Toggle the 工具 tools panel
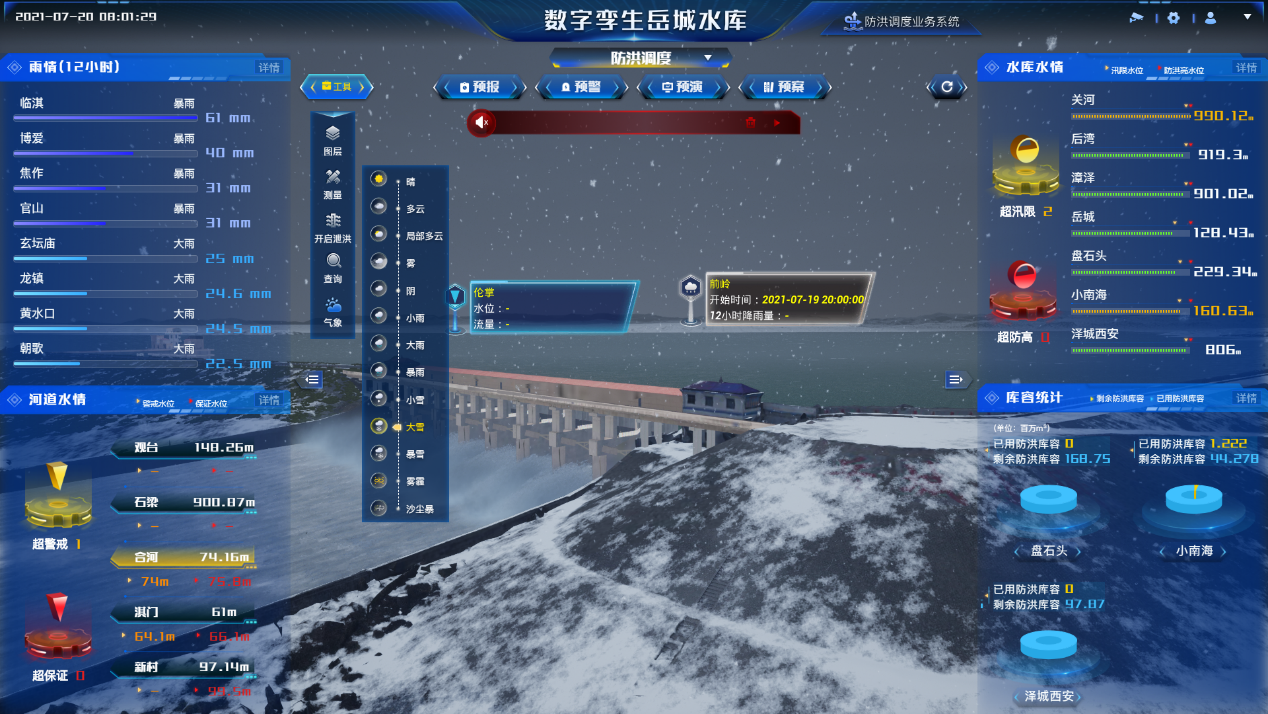 [337, 88]
